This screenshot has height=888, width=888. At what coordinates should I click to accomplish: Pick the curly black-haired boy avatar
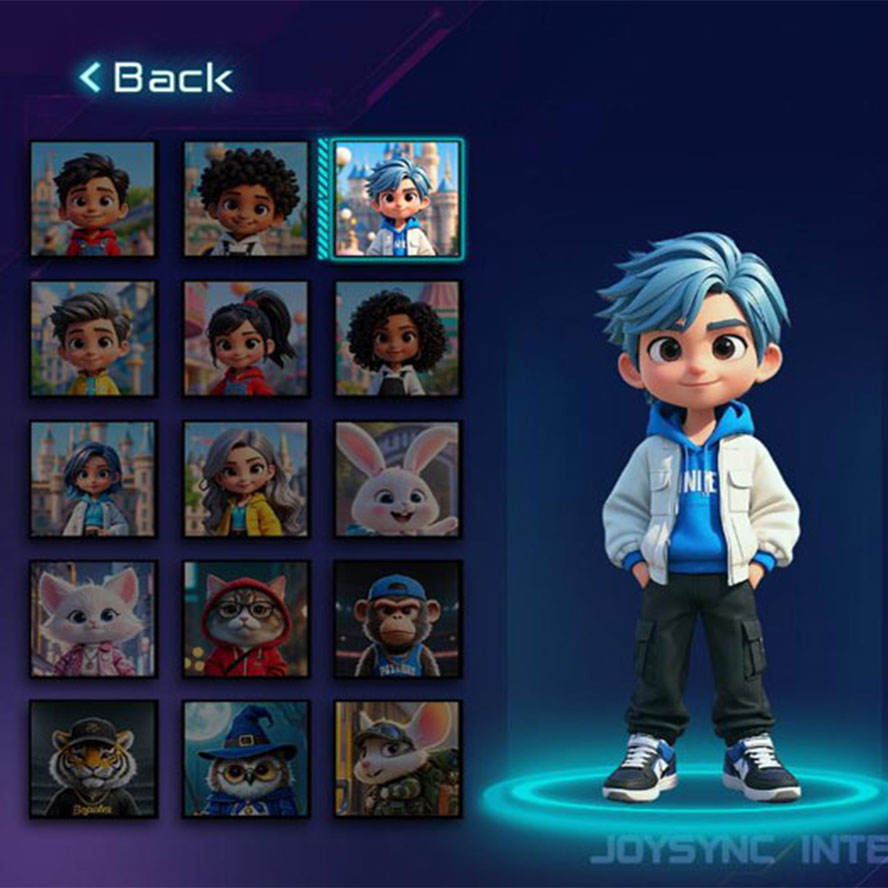[x=246, y=199]
